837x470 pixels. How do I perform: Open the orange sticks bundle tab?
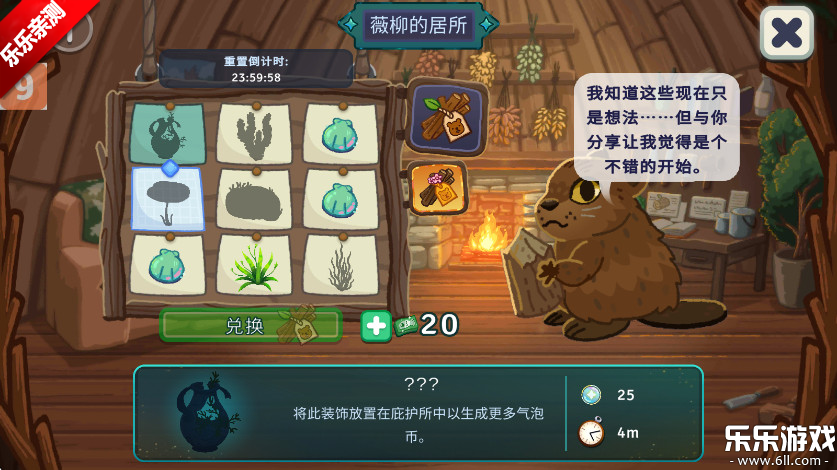pos(438,188)
